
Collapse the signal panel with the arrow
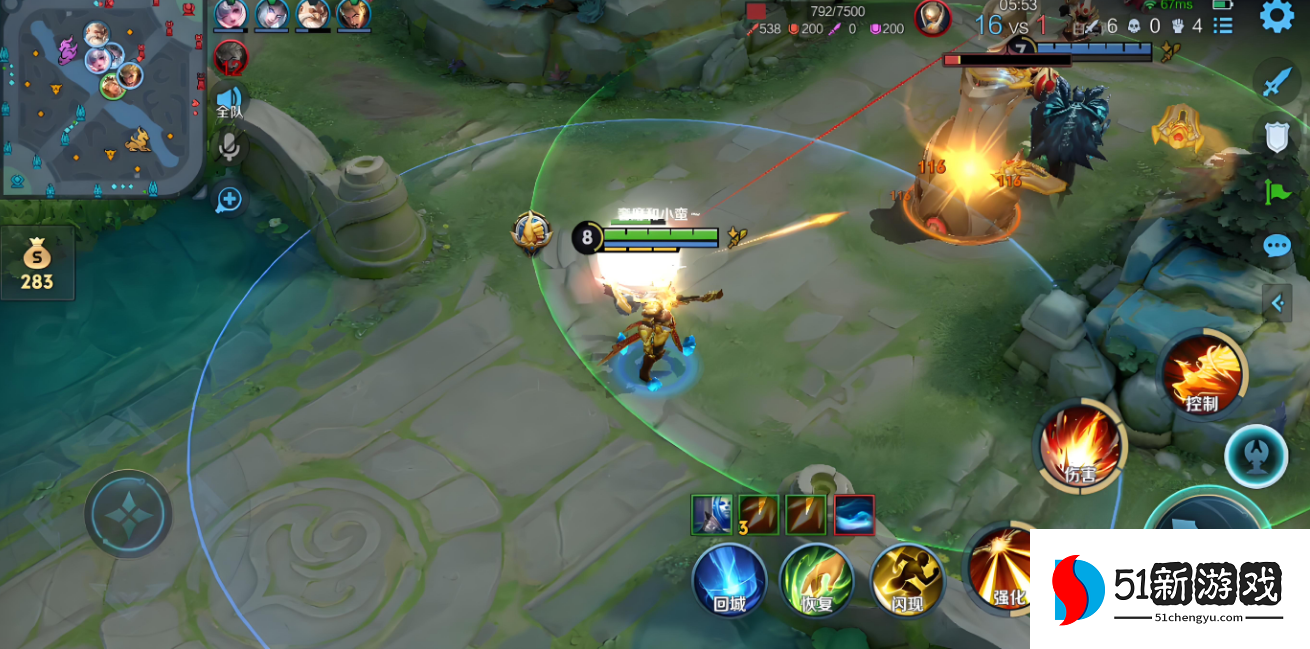[x=1277, y=302]
